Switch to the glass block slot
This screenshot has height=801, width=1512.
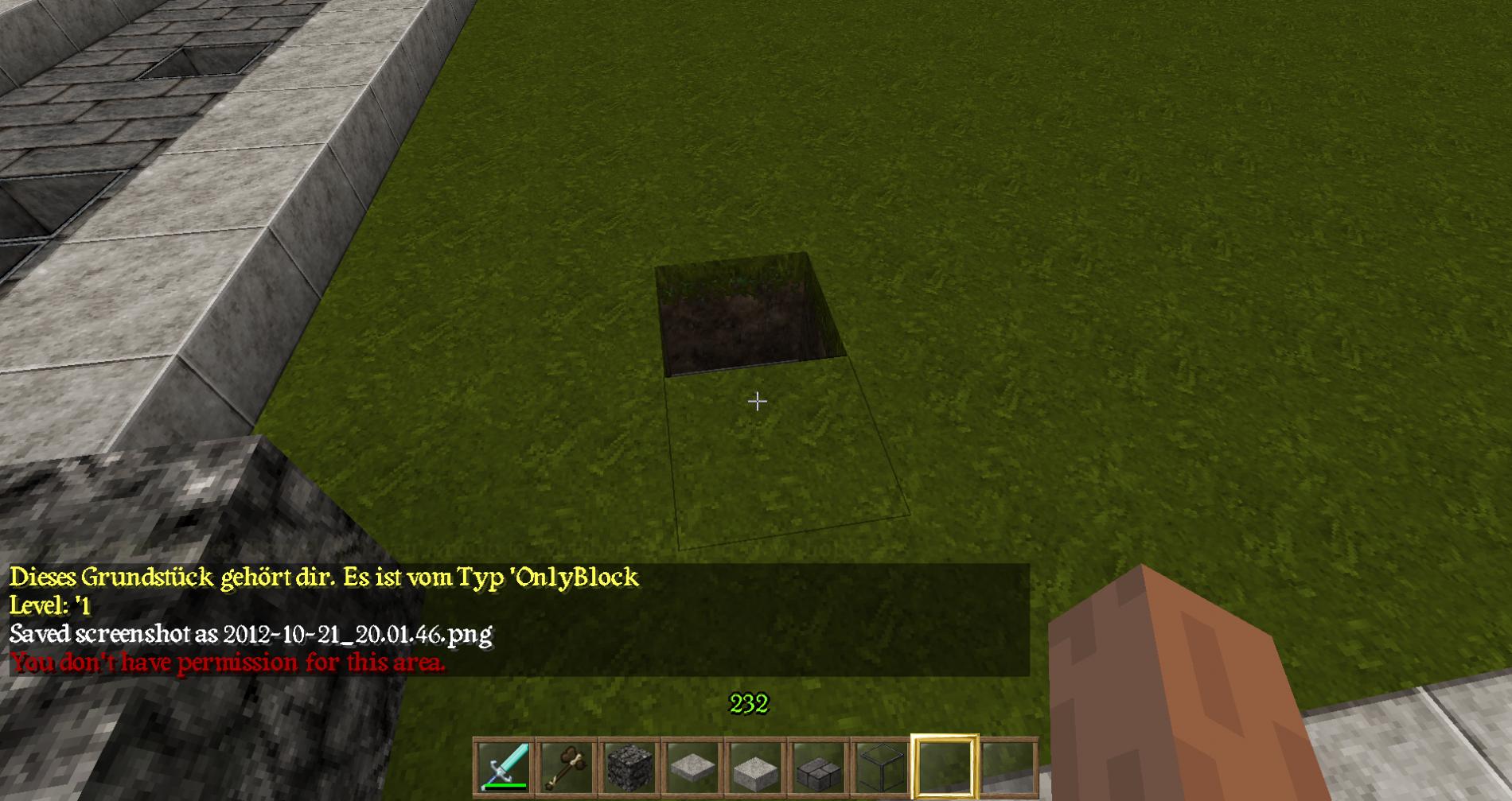click(881, 767)
